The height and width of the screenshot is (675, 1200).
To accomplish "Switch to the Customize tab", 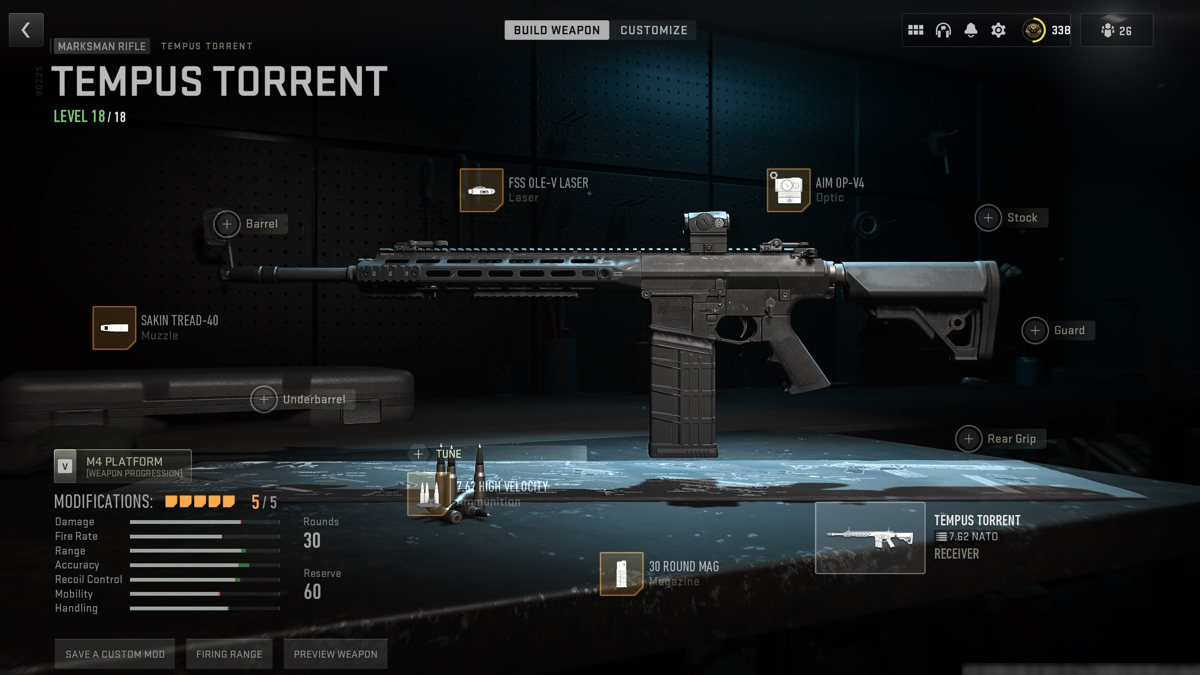I will [x=654, y=30].
